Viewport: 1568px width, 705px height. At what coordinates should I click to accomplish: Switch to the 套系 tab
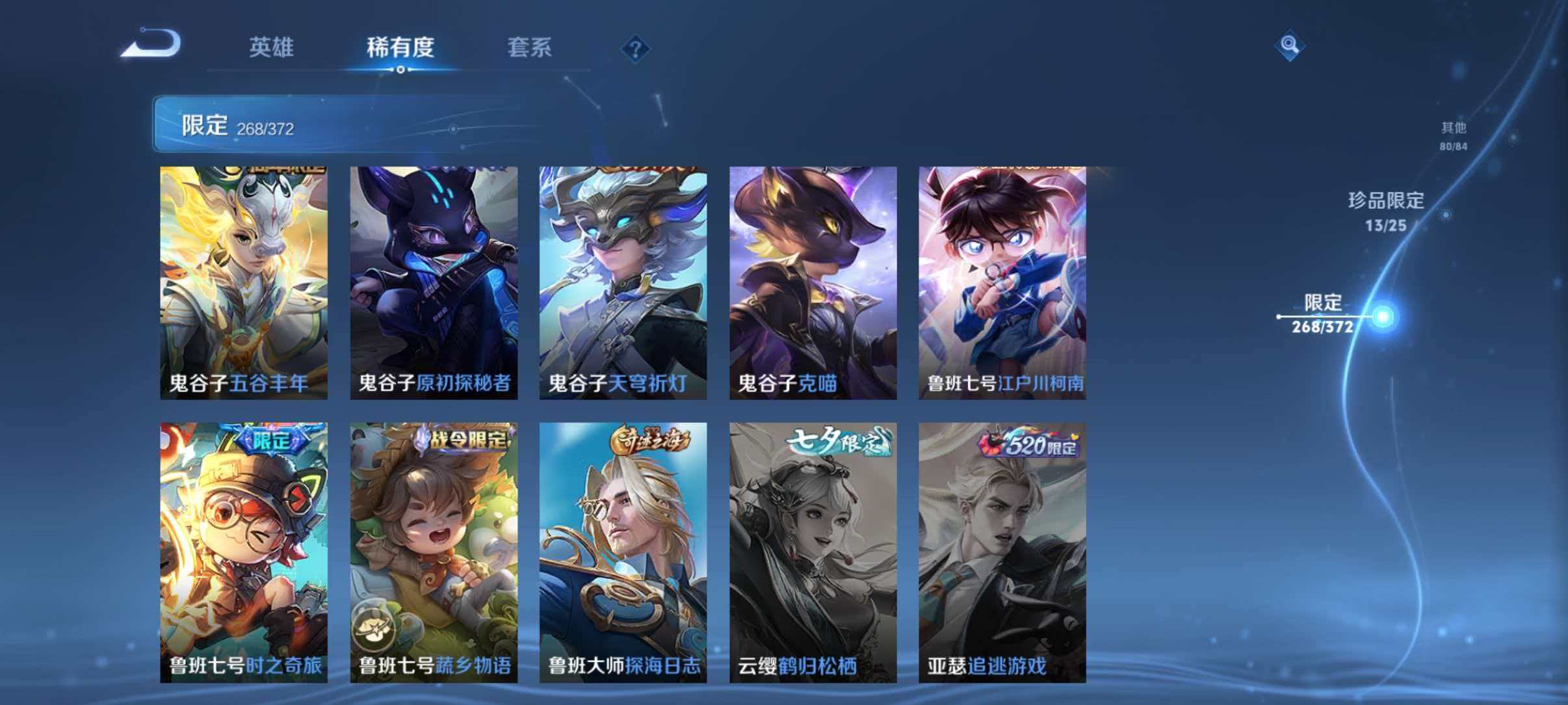pos(530,48)
